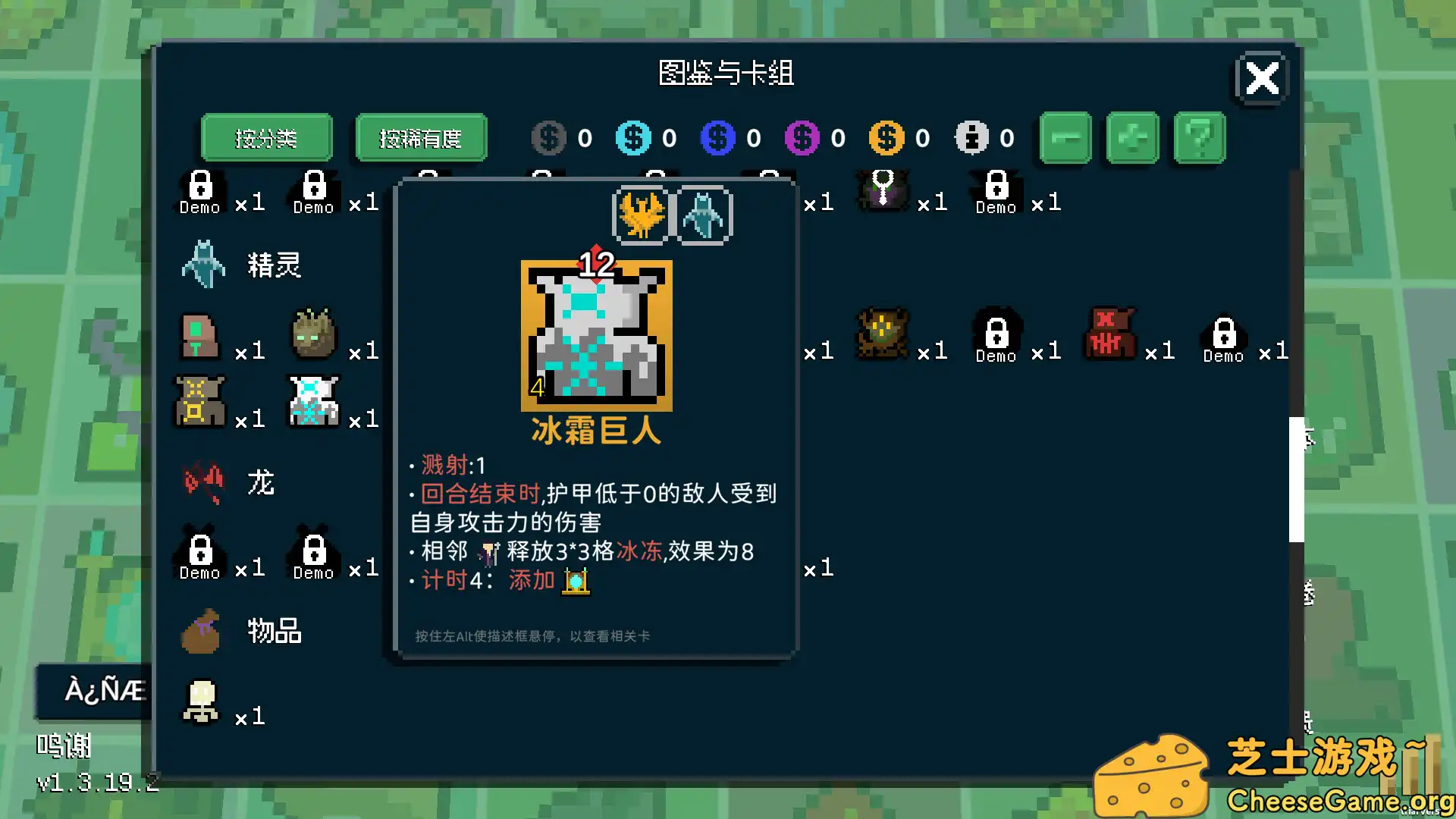This screenshot has height=819, width=1456.
Task: Click the gray dollar currency icon
Action: point(548,137)
